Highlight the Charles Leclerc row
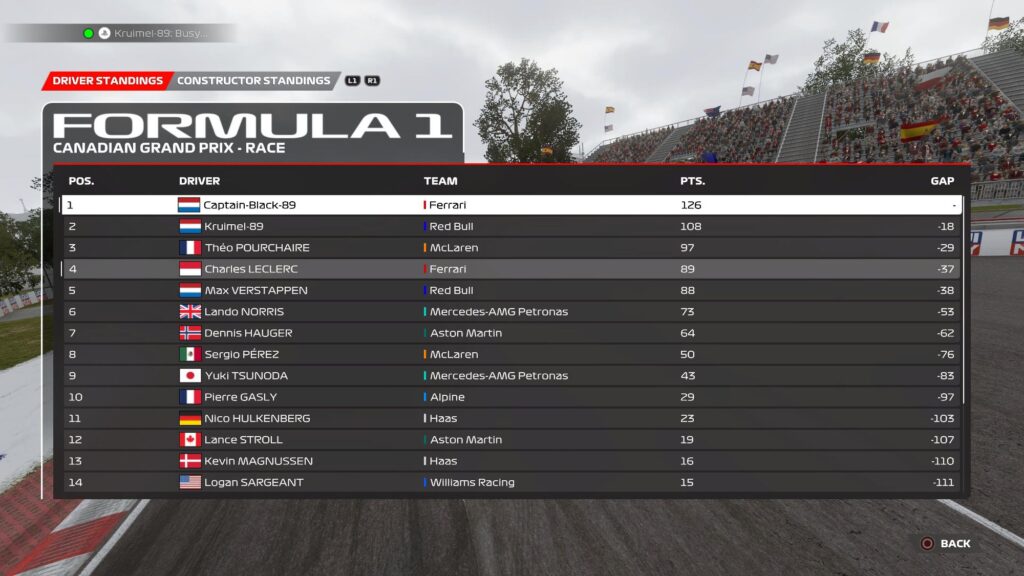This screenshot has width=1024, height=576. coord(510,269)
